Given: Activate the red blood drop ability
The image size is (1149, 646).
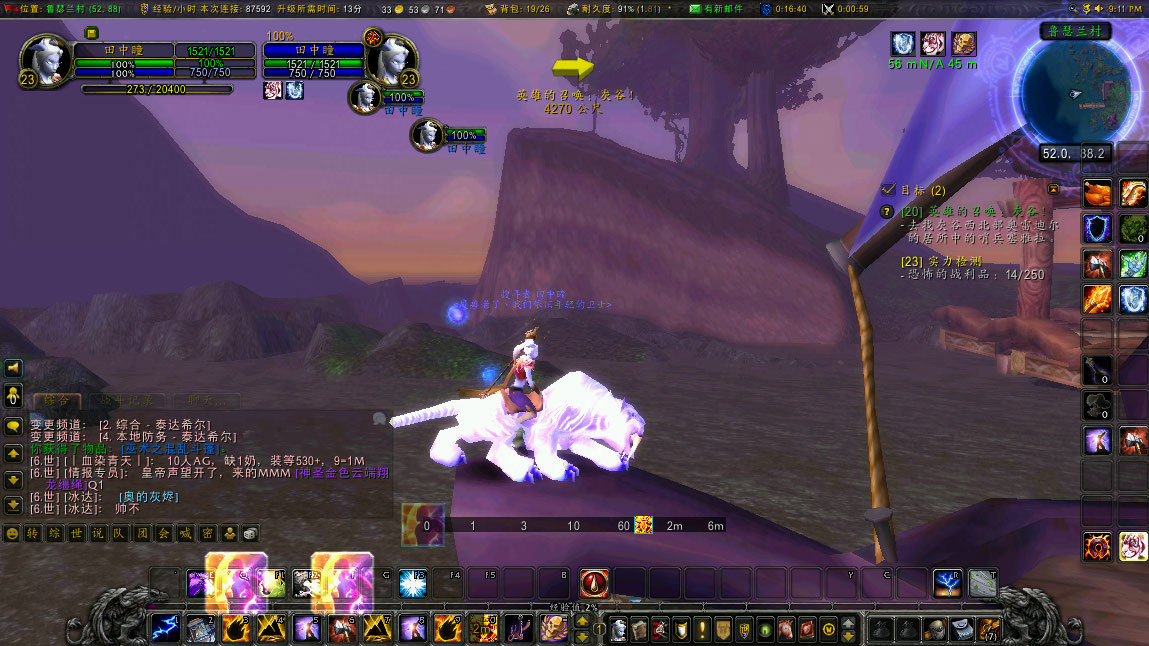Looking at the screenshot, I should pos(594,583).
